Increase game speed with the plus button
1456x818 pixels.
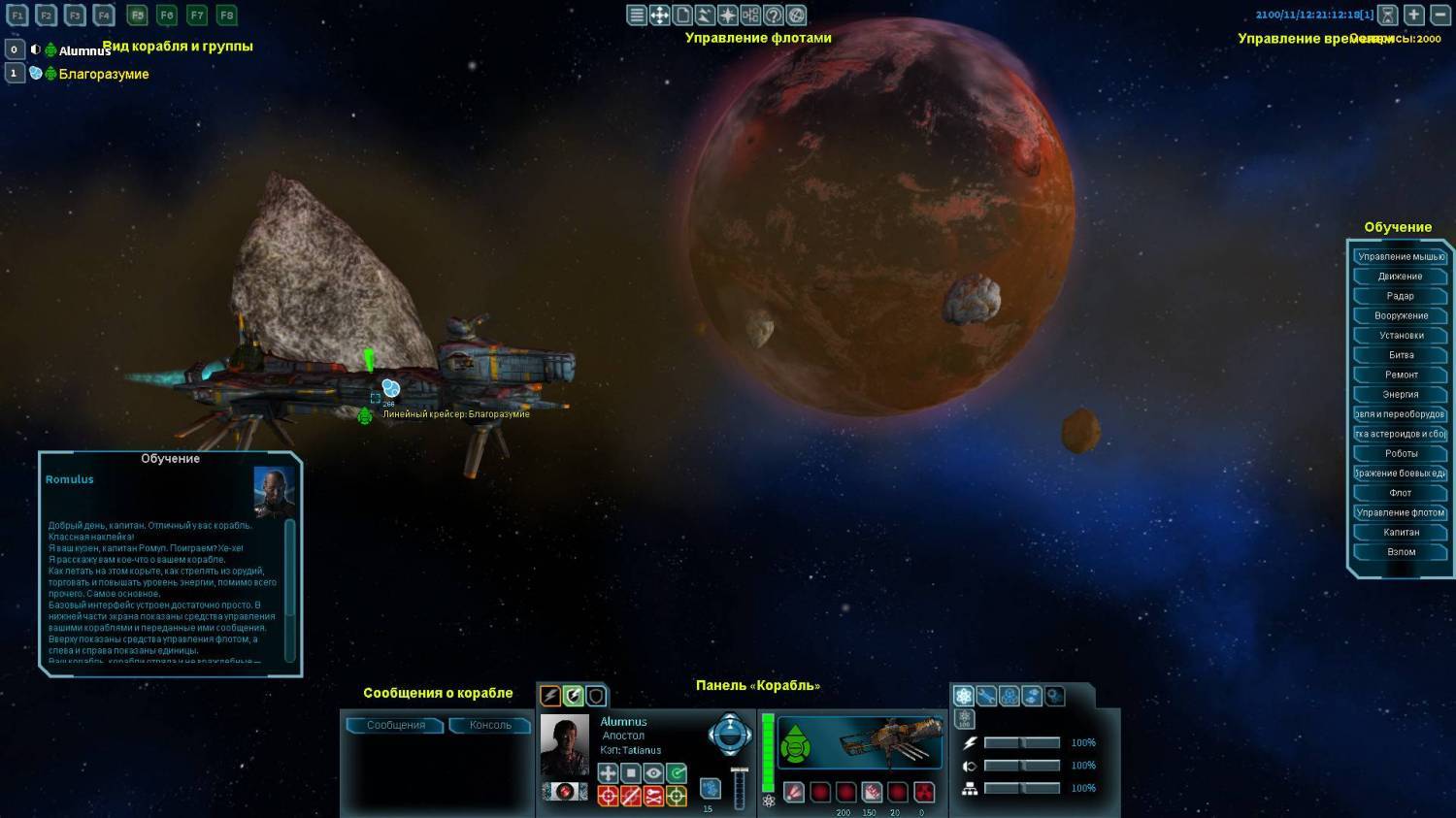pyautogui.click(x=1414, y=15)
